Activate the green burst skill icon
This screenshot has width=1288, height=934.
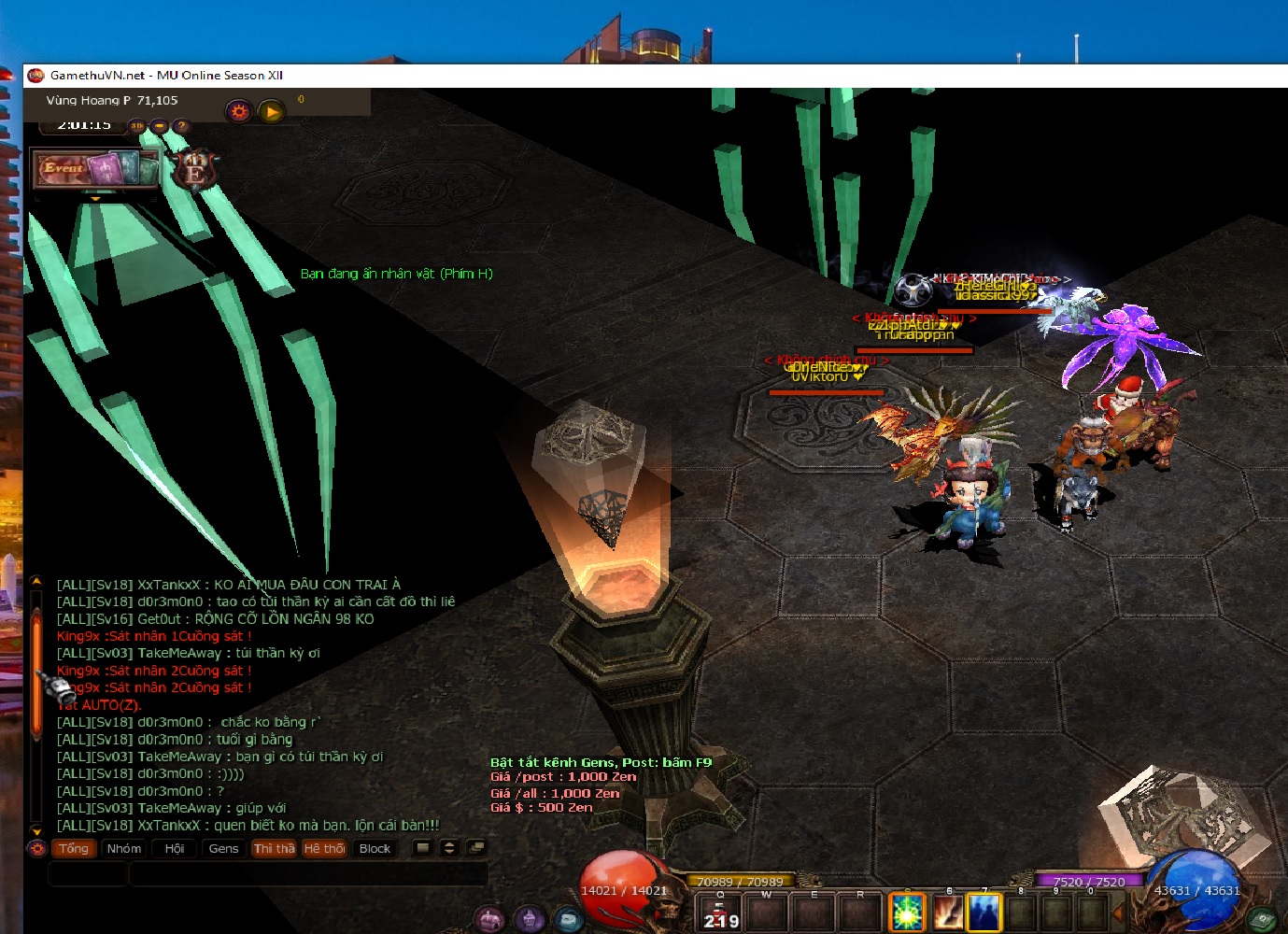click(x=906, y=913)
